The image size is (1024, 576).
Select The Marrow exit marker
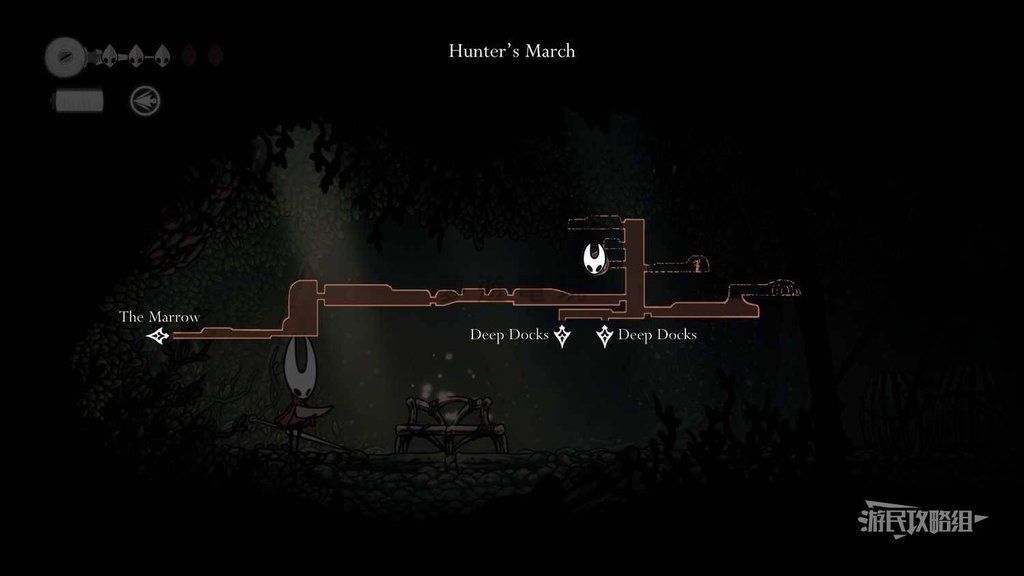pos(157,337)
